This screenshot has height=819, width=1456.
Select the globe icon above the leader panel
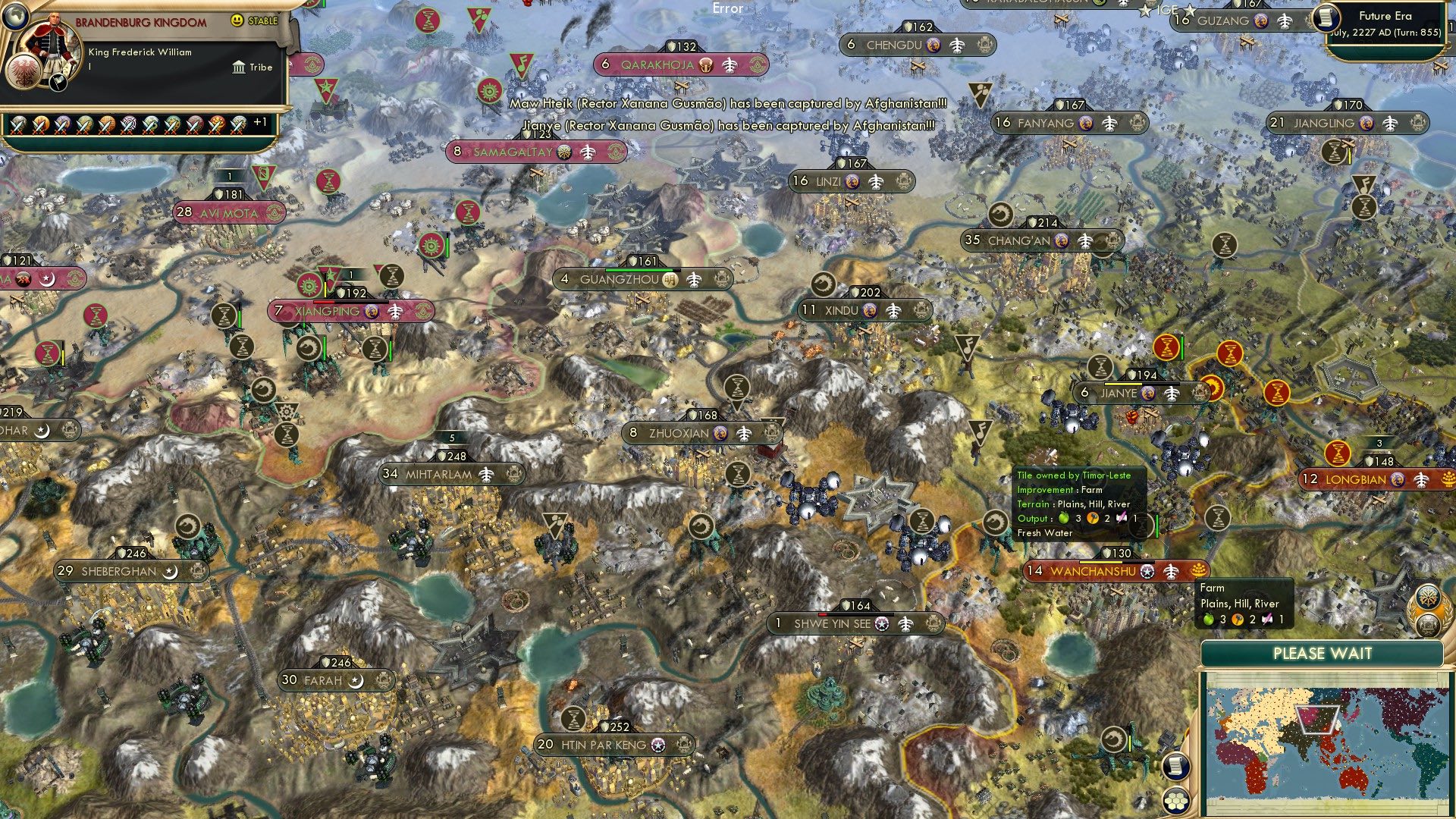click(x=16, y=17)
